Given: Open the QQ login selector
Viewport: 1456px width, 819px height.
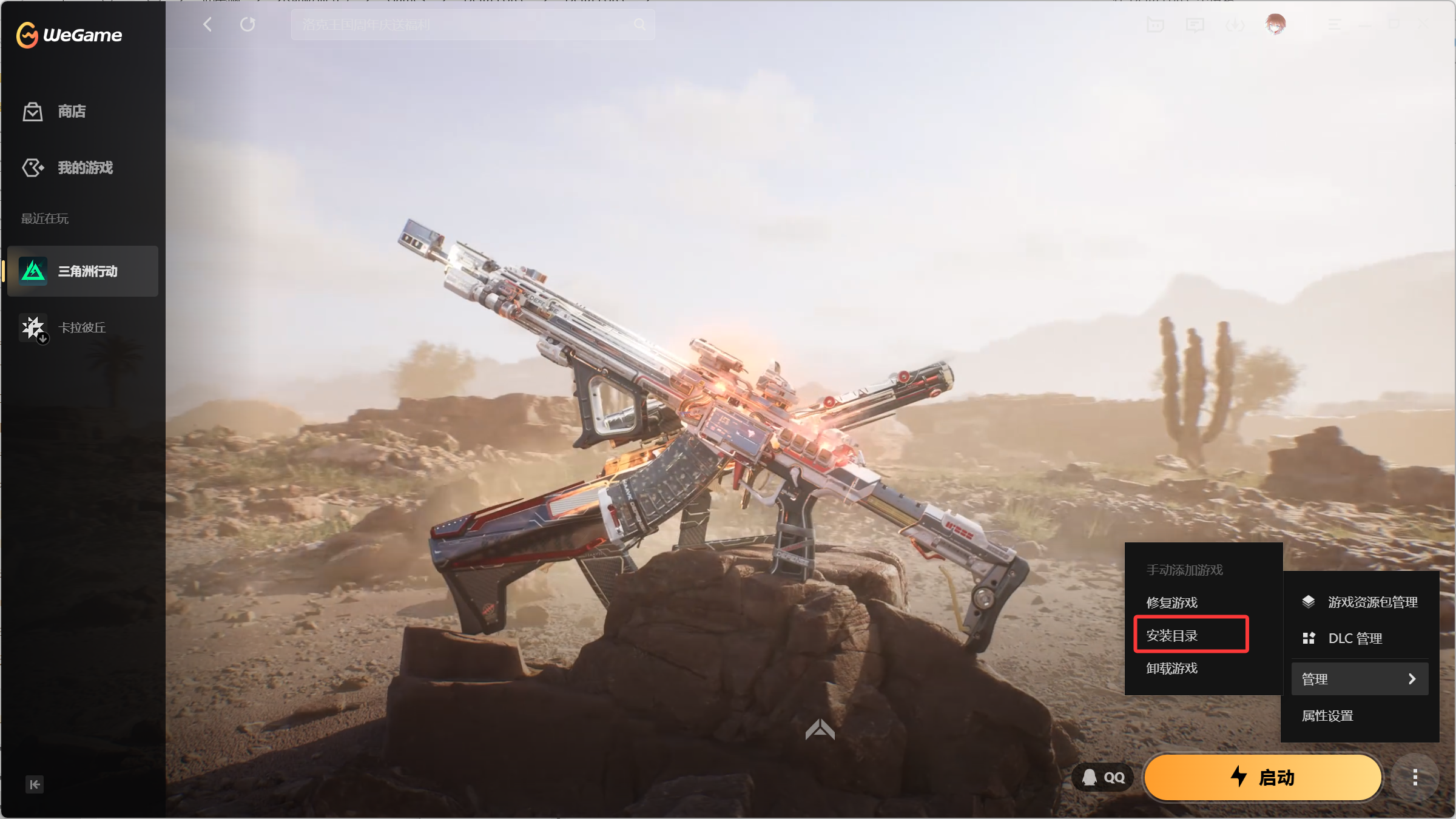Looking at the screenshot, I should click(1104, 777).
